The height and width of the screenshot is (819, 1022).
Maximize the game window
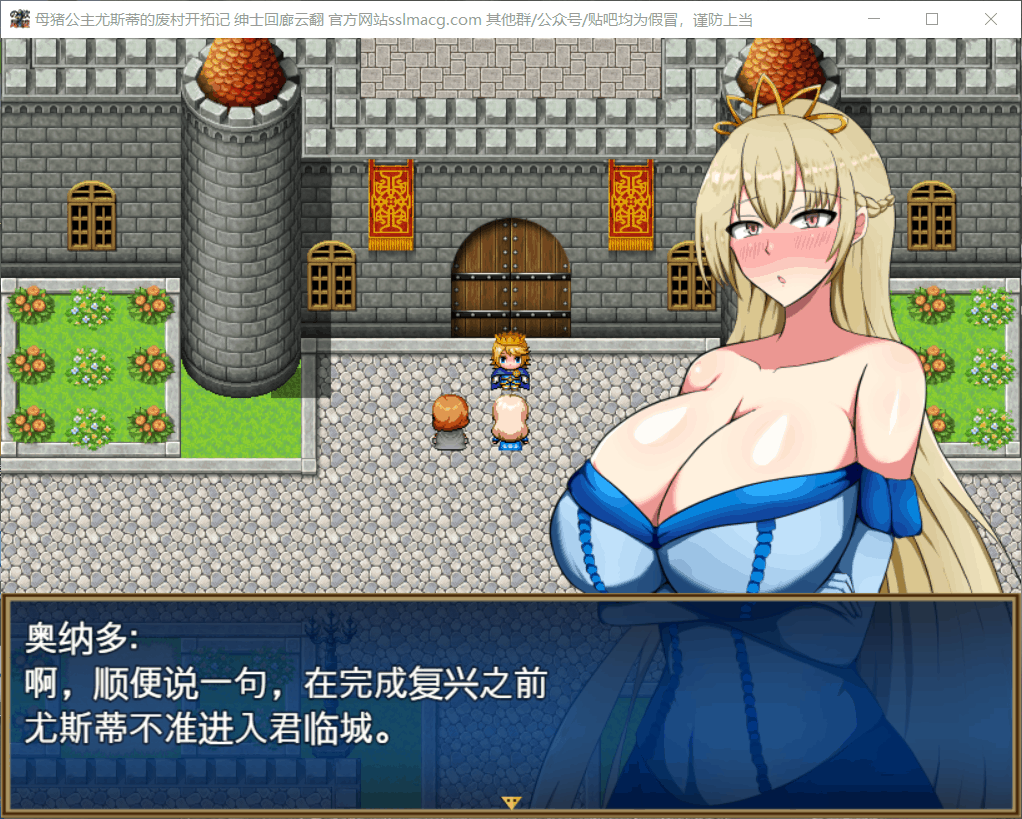[x=932, y=19]
